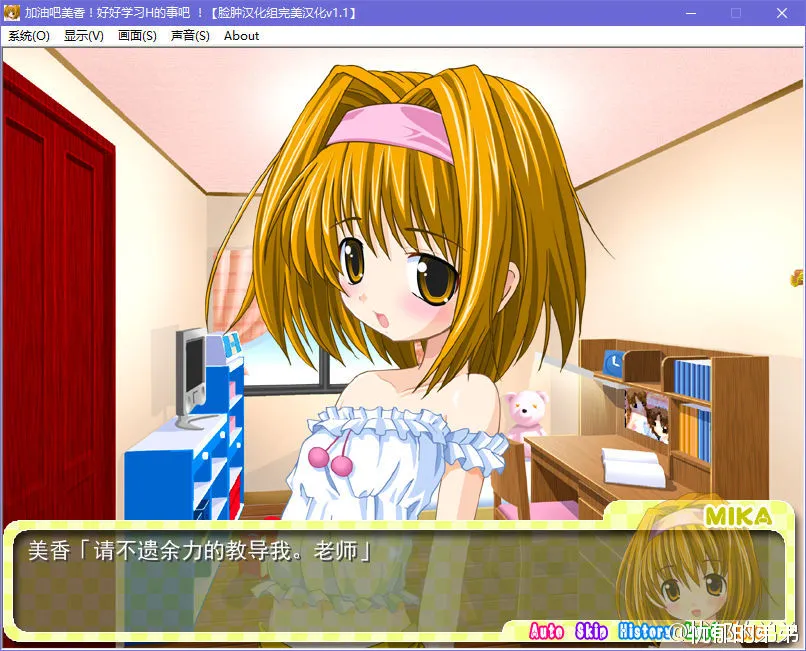Open the 显示(V) display menu
The image size is (806, 651).
click(x=83, y=36)
